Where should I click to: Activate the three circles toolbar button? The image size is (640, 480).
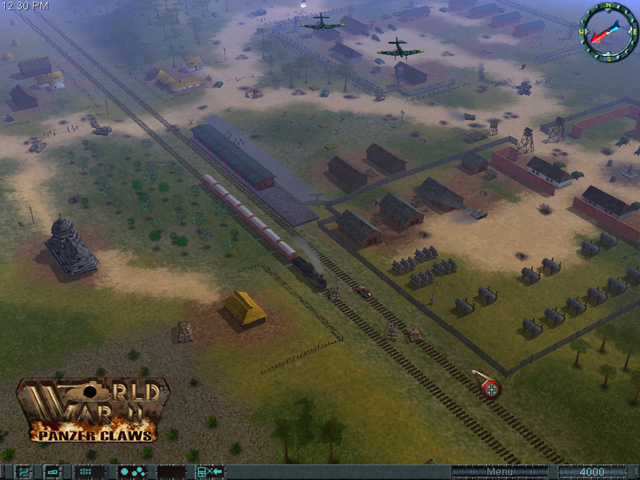click(x=131, y=471)
